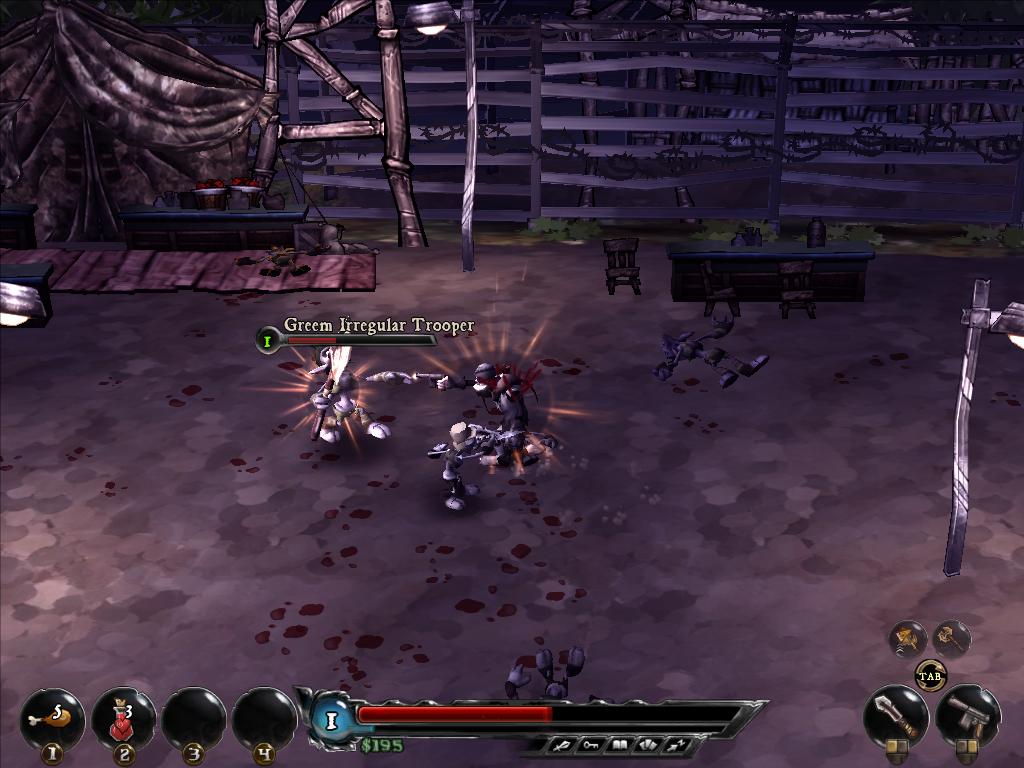
Task: Select the pistol ranged weapon slot
Action: [967, 714]
